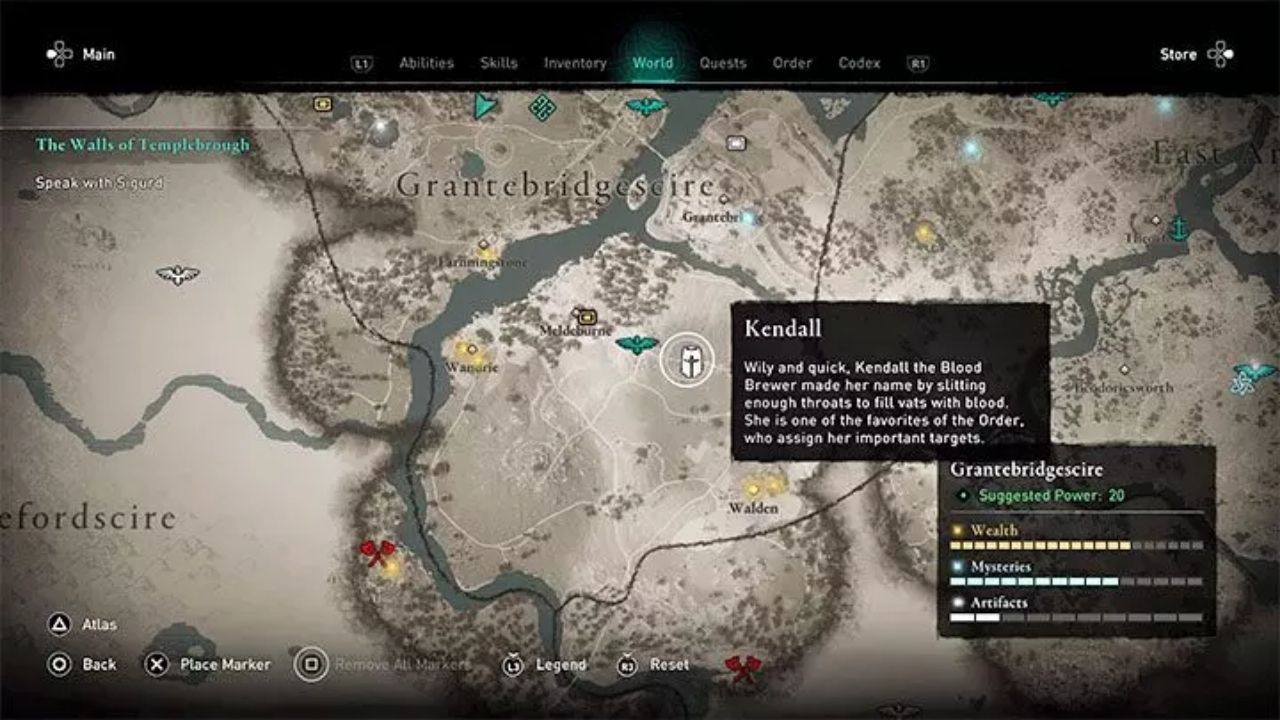1280x720 pixels.
Task: Click the Walden settlement label on the map
Action: 752,506
